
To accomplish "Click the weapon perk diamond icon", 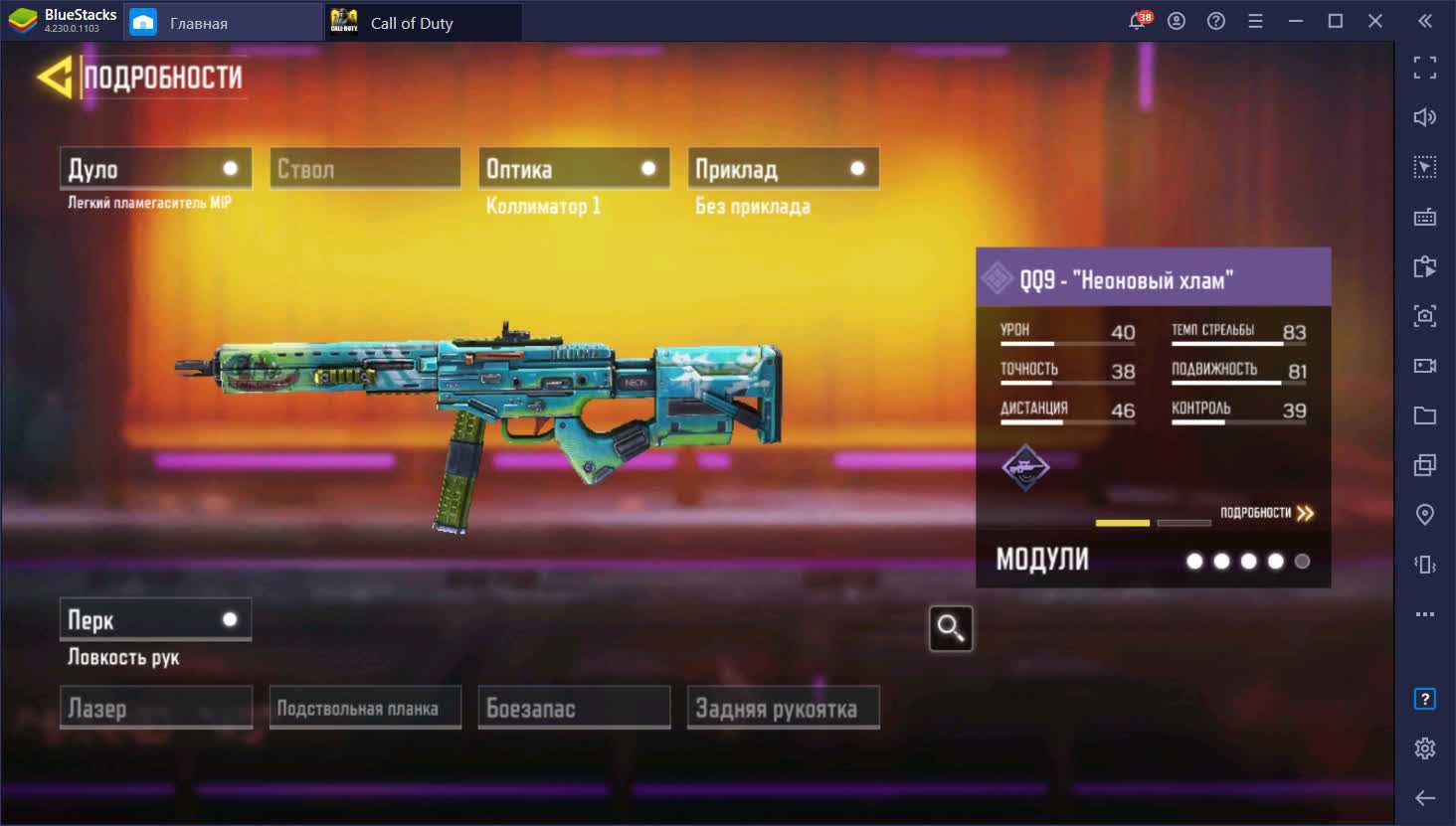I will pos(1025,467).
